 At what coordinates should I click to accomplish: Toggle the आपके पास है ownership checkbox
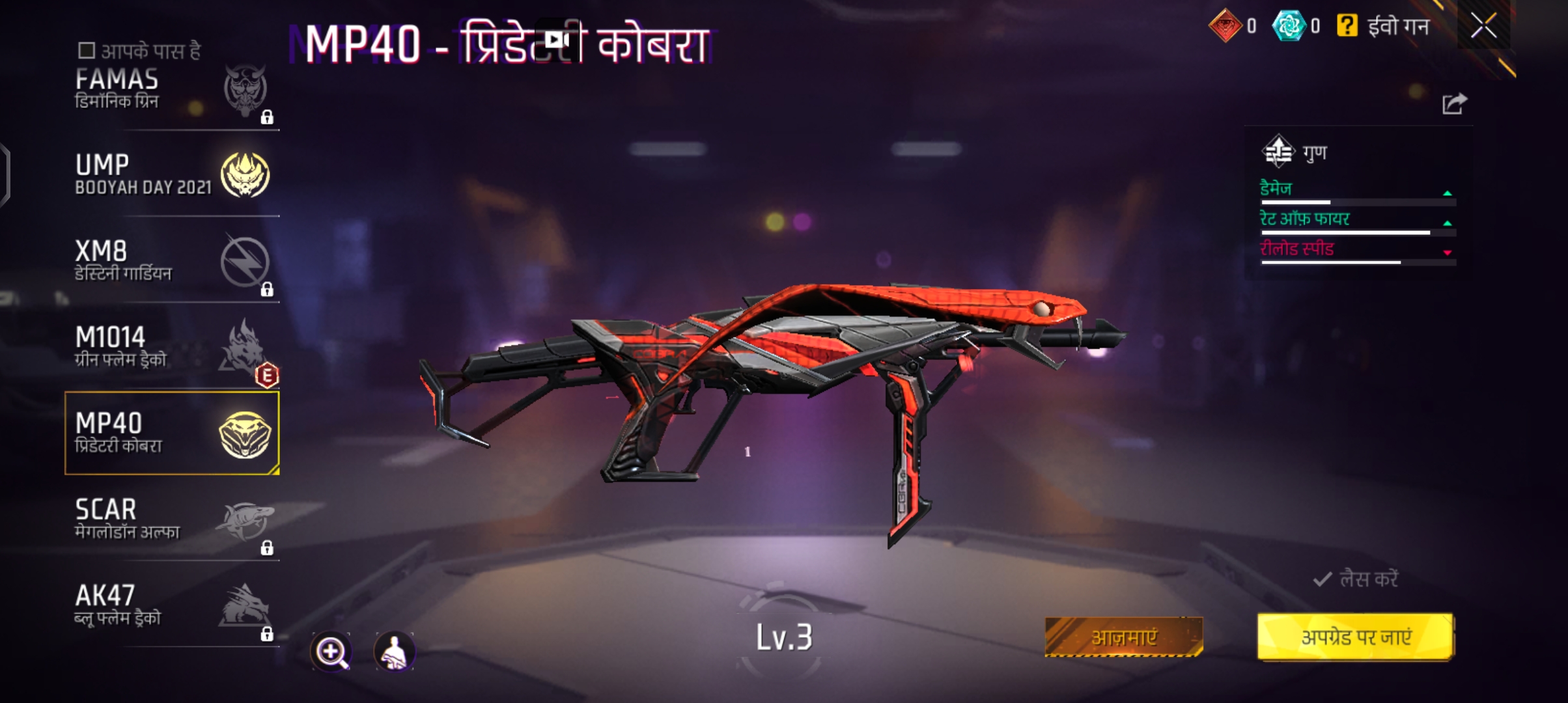(85, 49)
